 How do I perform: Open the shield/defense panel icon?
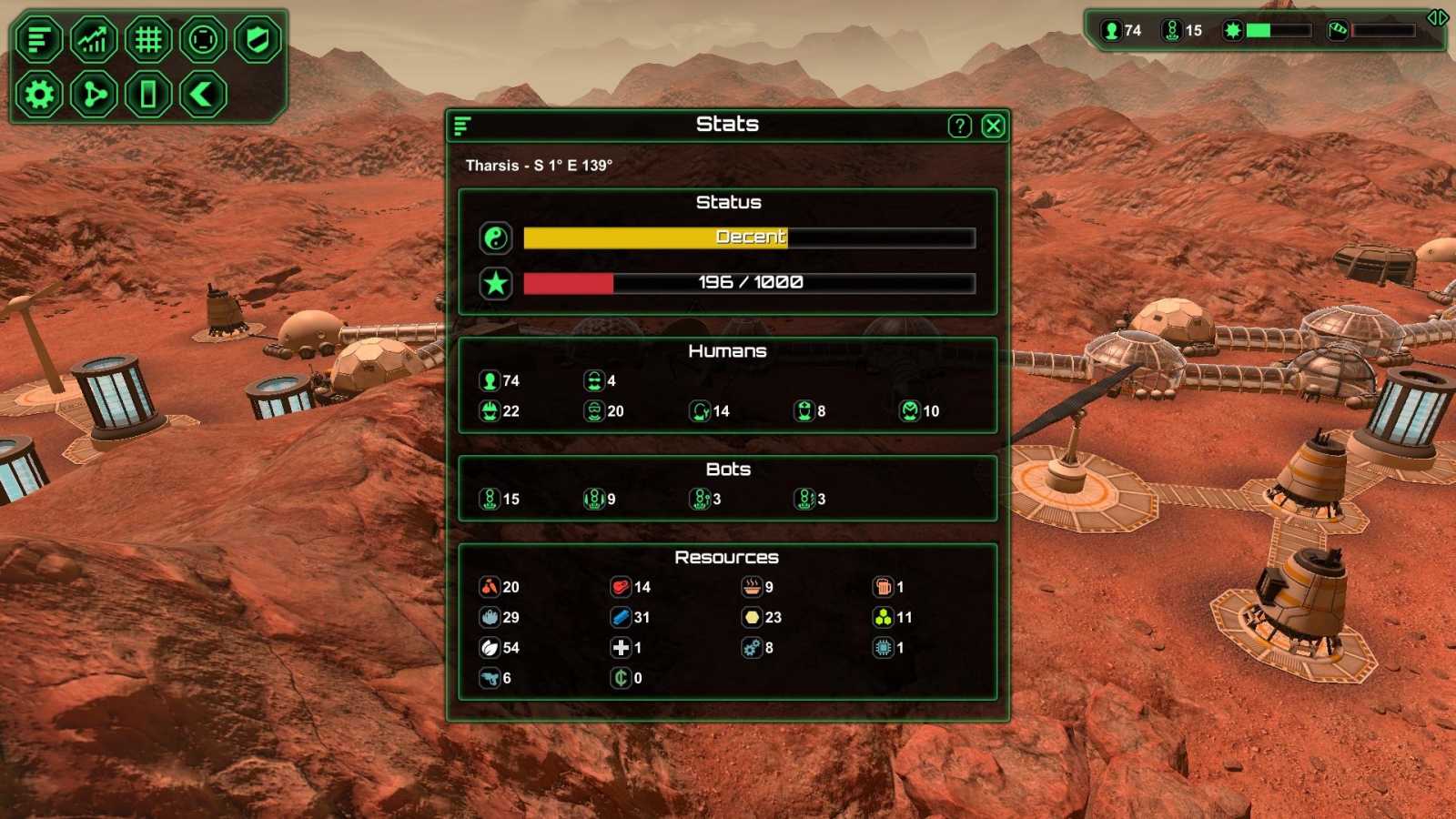[256, 39]
